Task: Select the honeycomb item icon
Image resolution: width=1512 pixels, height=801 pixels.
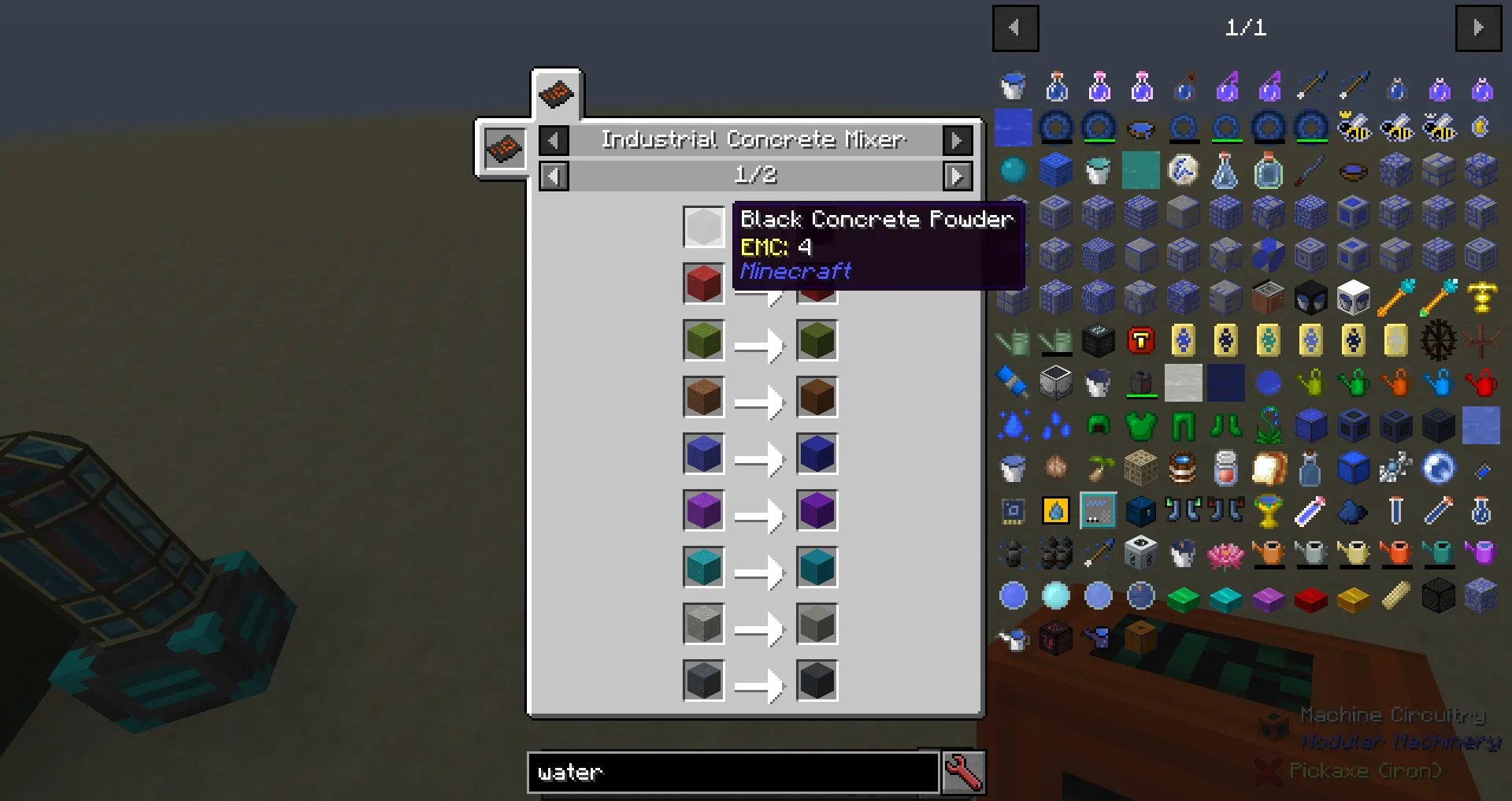Action: click(x=1480, y=128)
